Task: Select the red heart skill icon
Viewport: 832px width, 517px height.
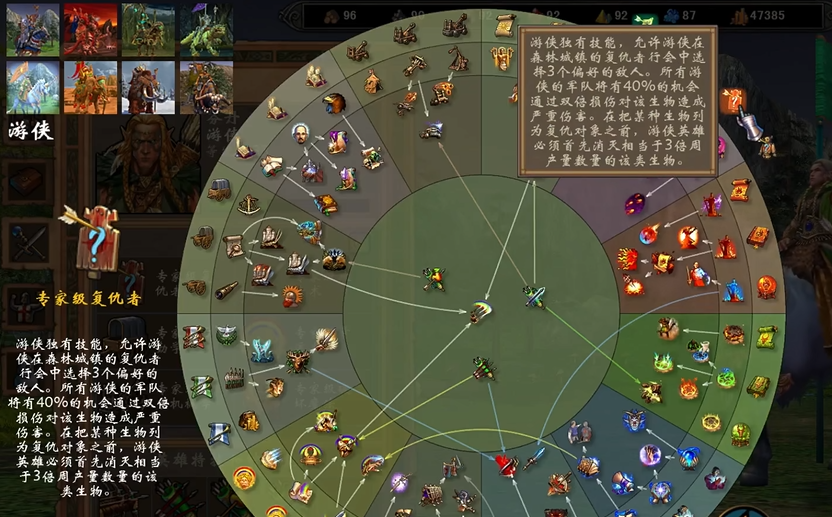Action: coord(507,465)
